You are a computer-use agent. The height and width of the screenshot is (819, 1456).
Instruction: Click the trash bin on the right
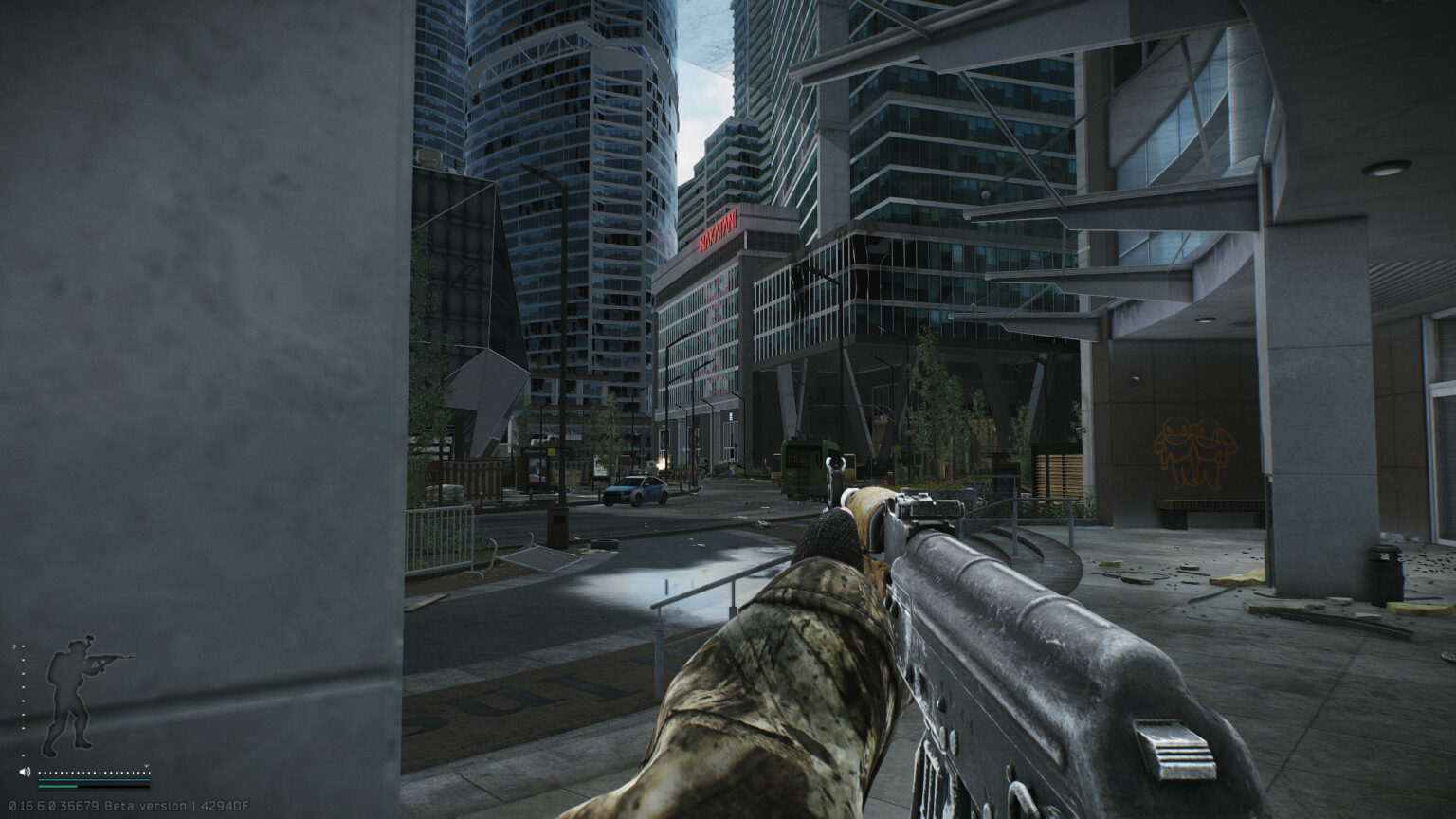coord(1384,569)
